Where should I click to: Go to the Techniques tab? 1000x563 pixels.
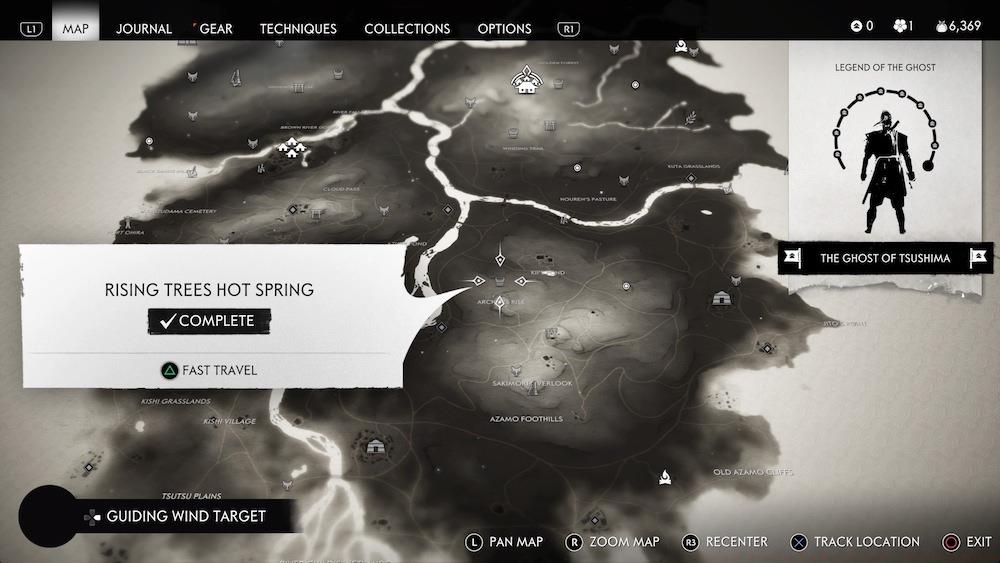tap(298, 28)
